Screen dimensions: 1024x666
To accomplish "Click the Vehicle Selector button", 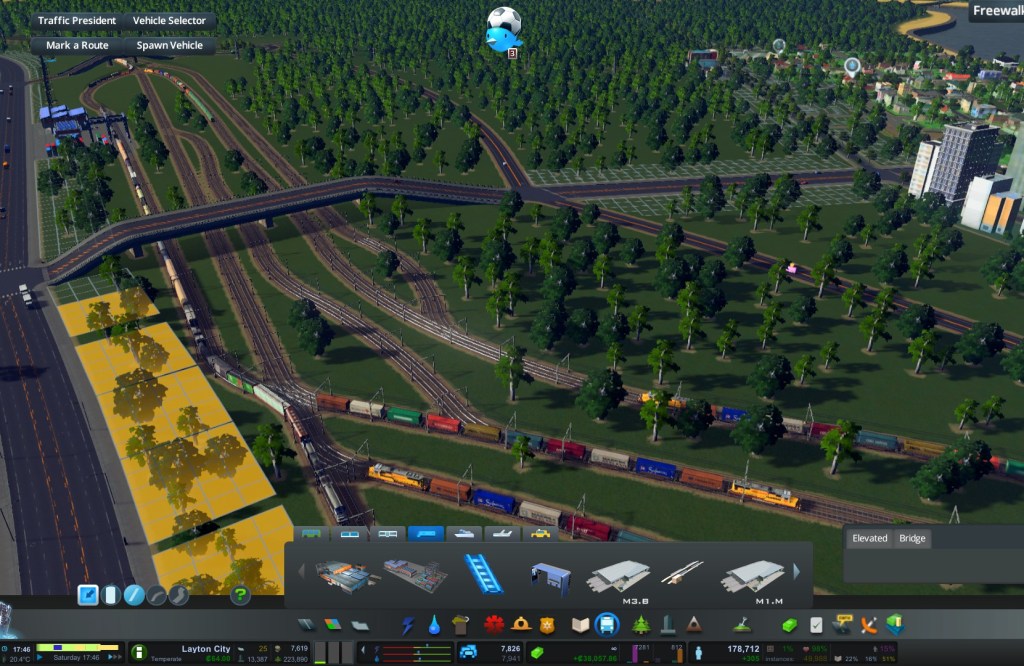I will pos(169,20).
